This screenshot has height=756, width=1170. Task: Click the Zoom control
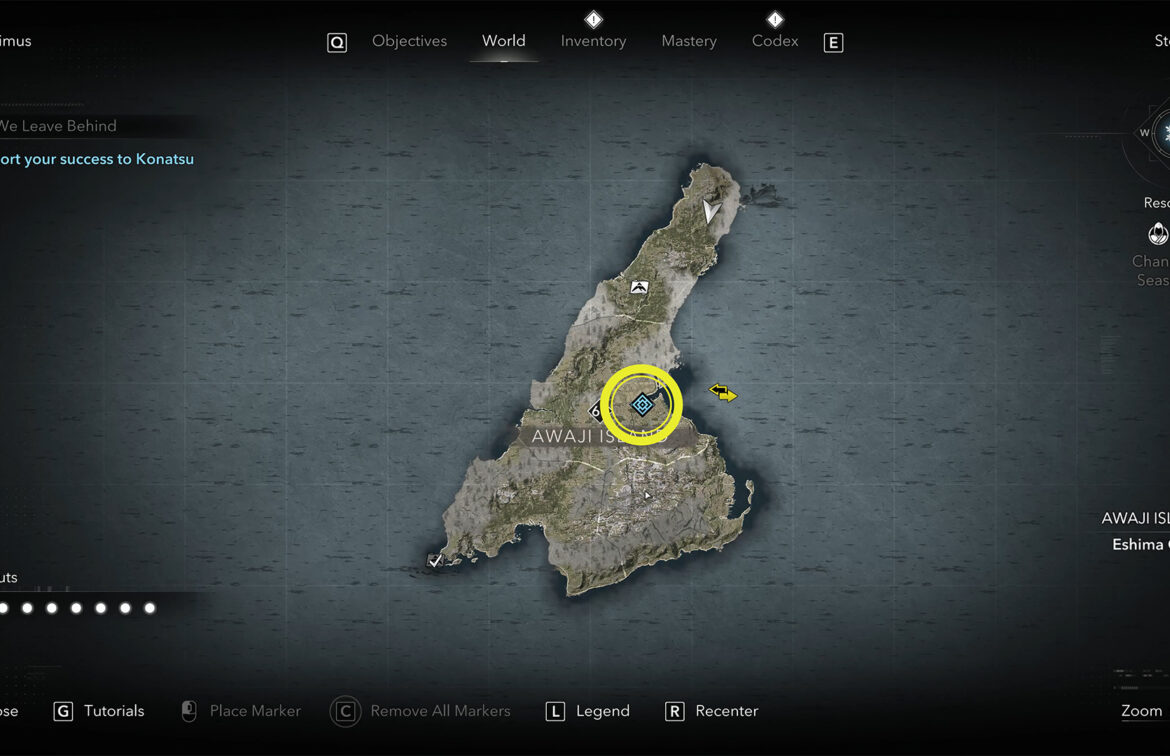(1141, 711)
